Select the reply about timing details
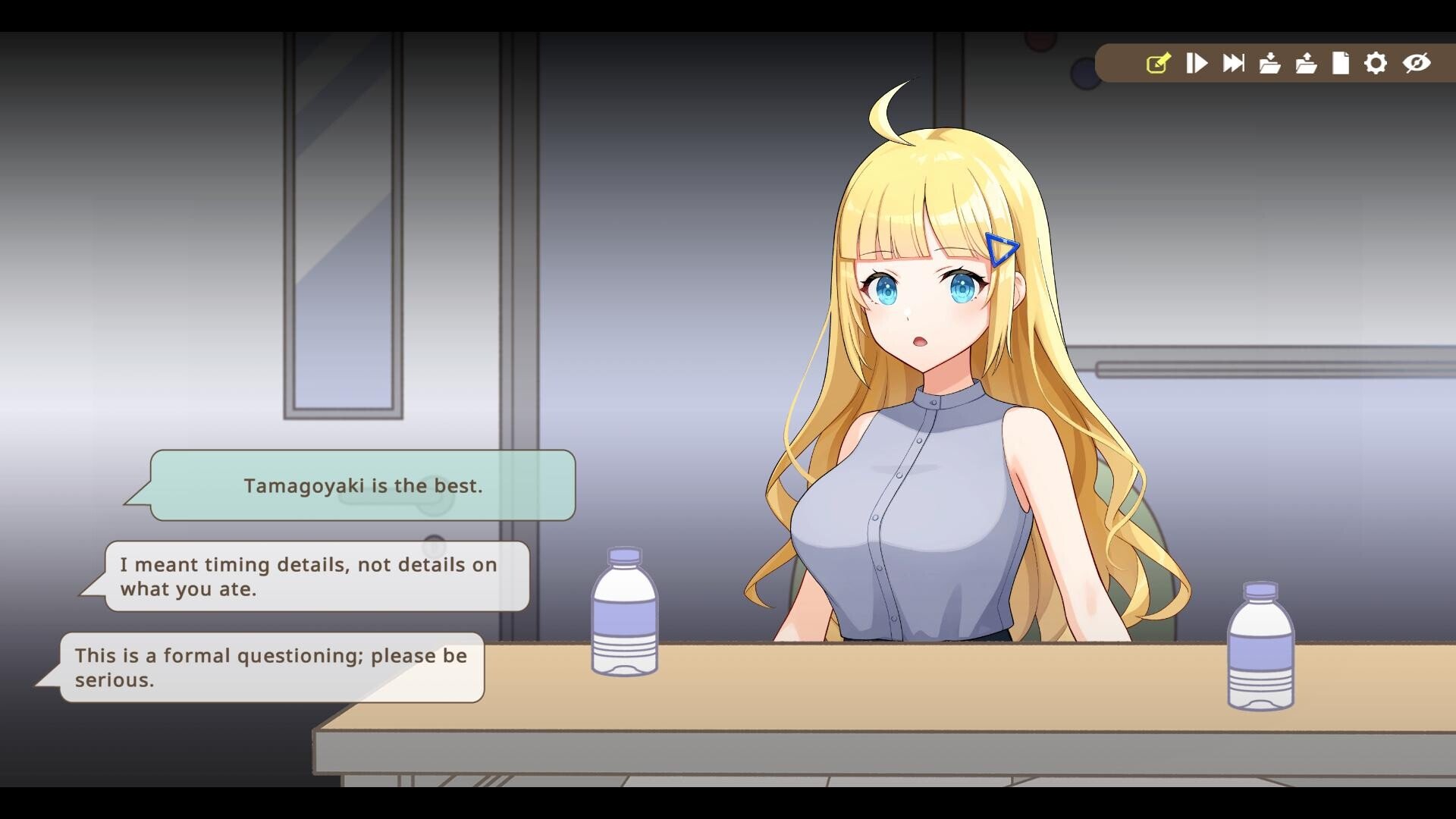 [317, 576]
